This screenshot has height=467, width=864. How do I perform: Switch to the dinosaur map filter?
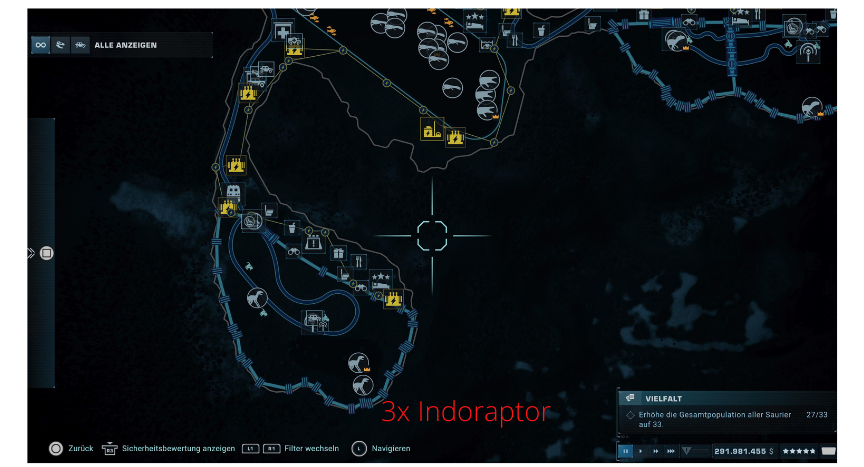coord(60,45)
